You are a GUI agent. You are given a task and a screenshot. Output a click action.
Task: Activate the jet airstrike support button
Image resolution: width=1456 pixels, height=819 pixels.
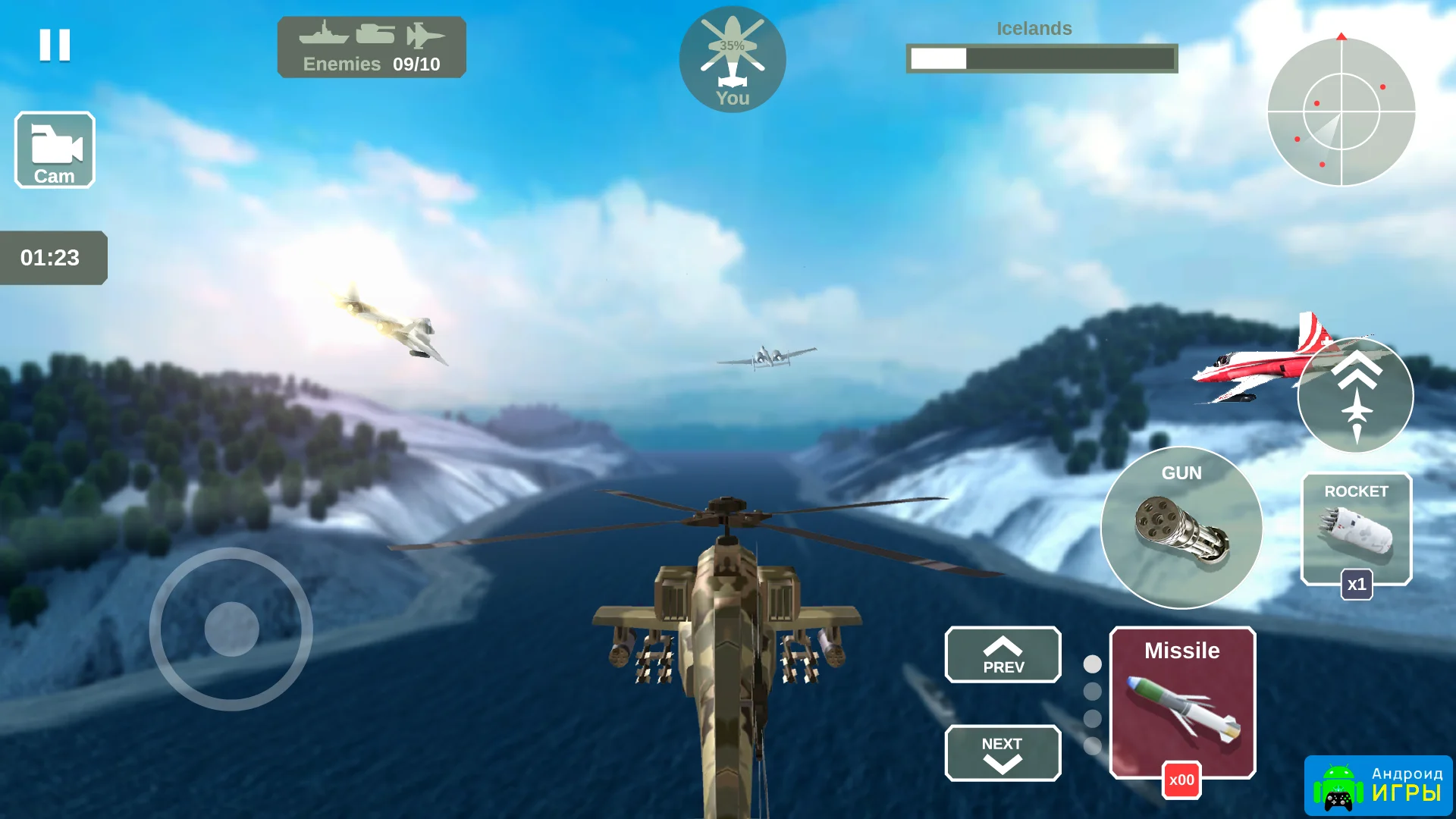[x=1356, y=396]
